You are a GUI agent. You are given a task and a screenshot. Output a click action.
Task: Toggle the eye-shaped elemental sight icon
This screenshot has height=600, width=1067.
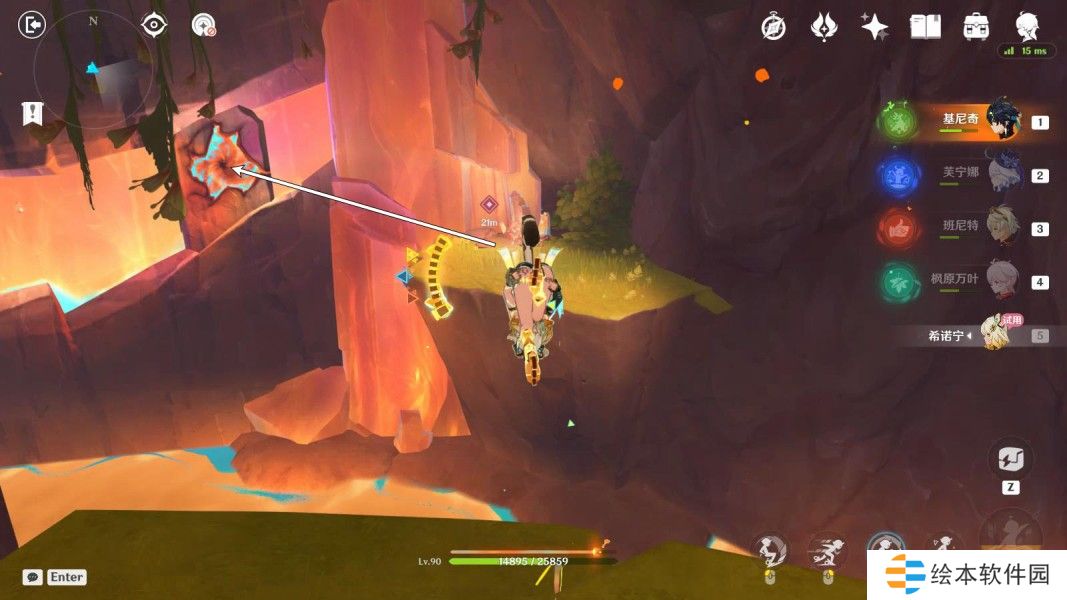pos(154,25)
